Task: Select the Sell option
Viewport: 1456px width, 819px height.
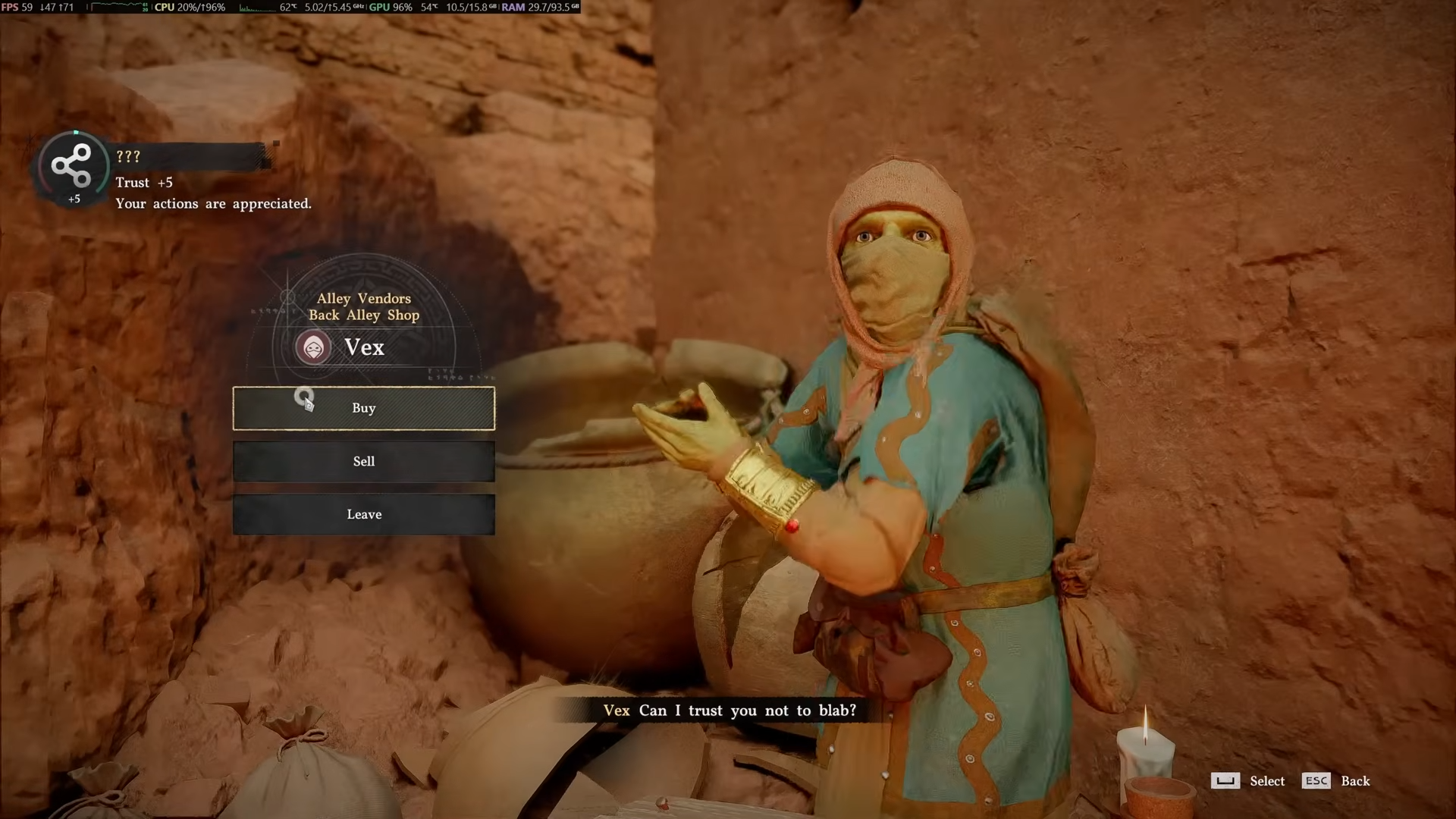Action: (363, 461)
